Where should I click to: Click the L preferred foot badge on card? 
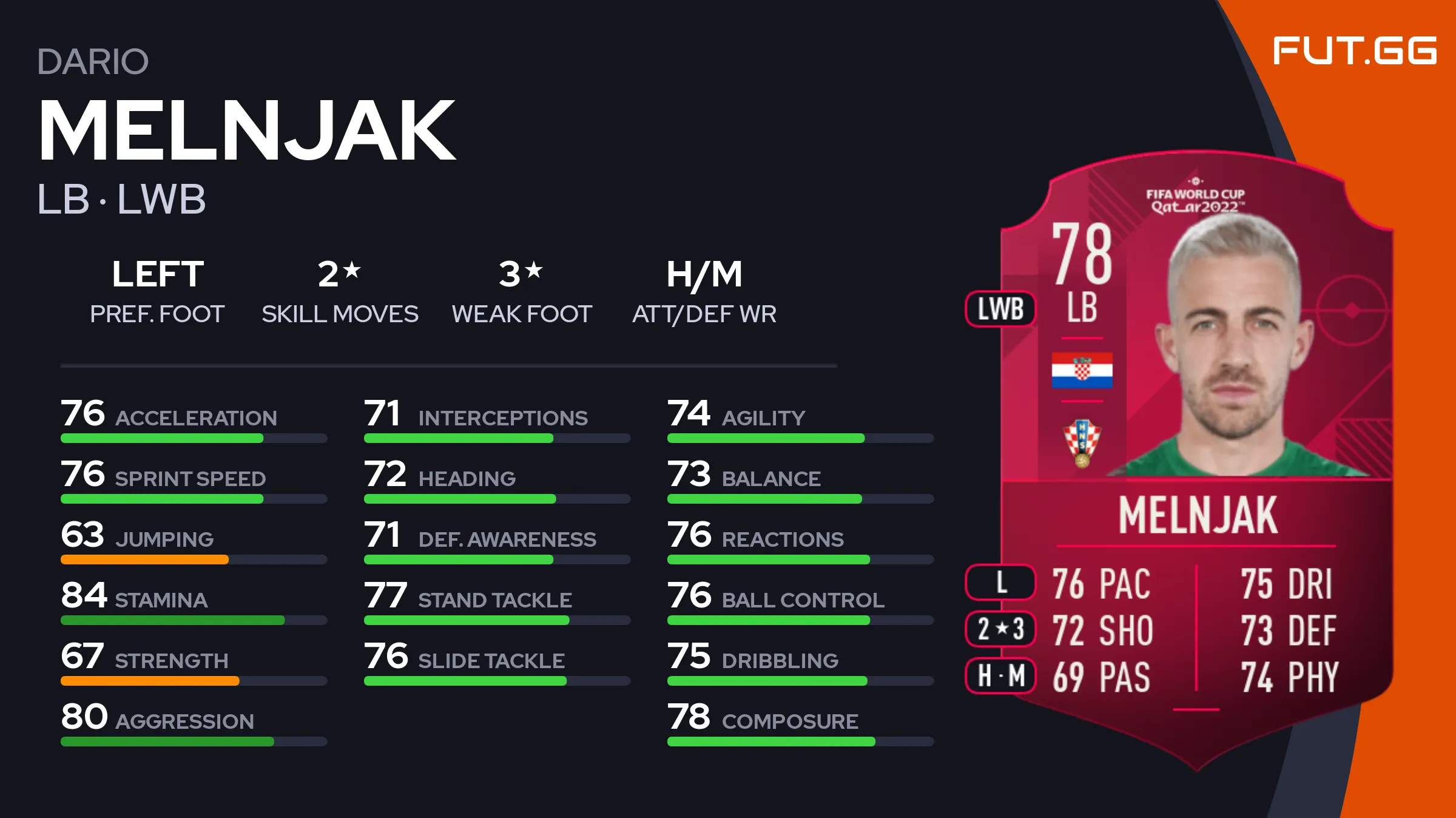tap(1000, 583)
